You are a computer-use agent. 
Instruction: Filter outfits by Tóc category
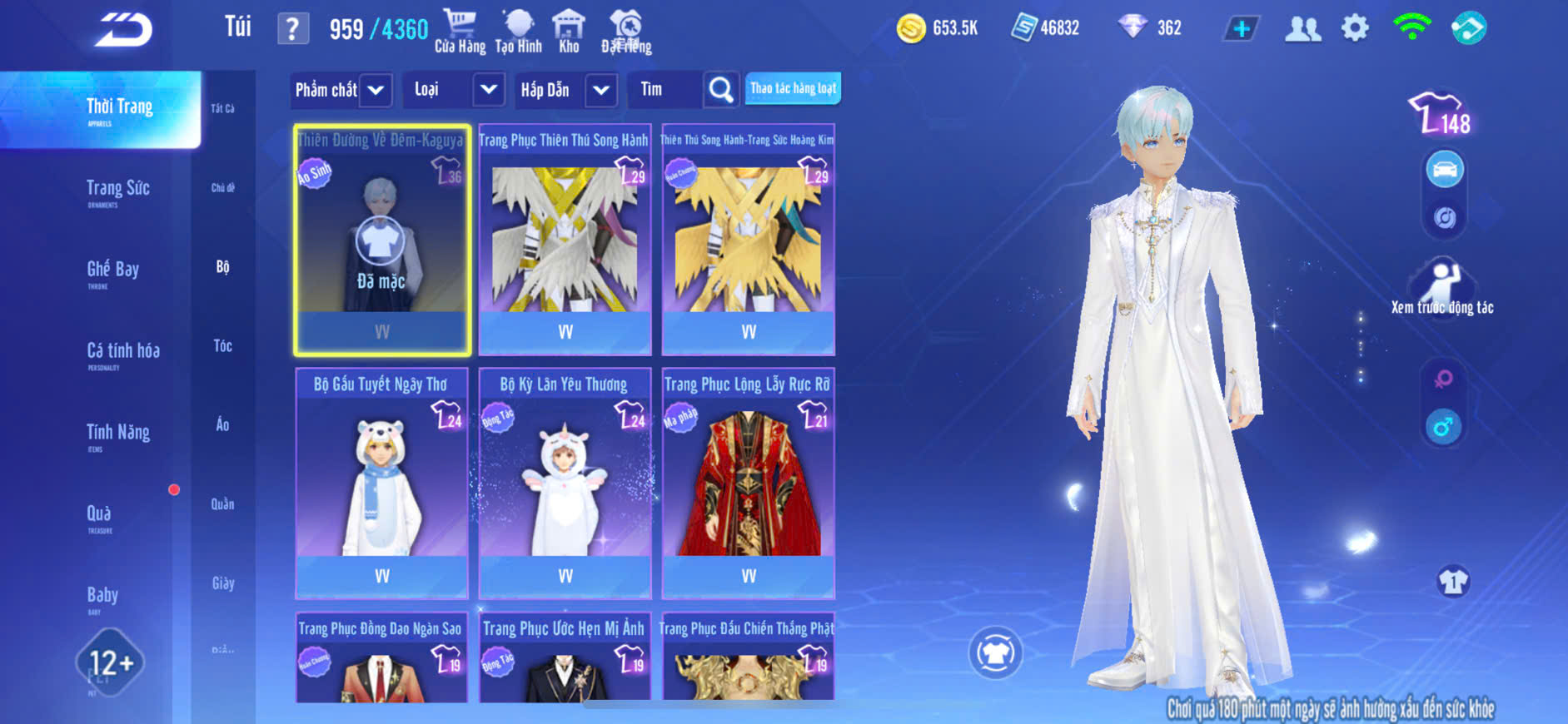[222, 345]
